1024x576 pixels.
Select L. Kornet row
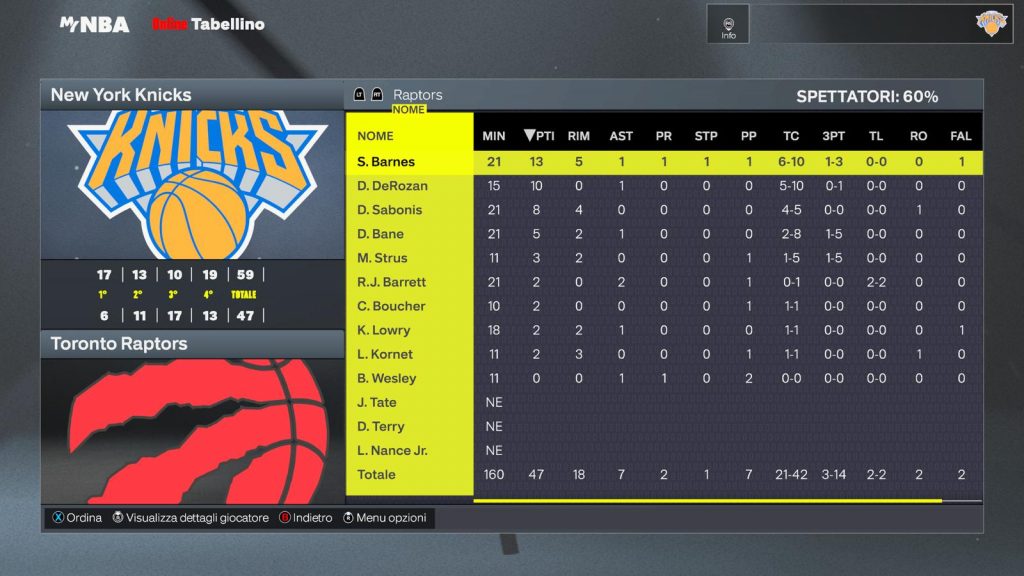385,354
